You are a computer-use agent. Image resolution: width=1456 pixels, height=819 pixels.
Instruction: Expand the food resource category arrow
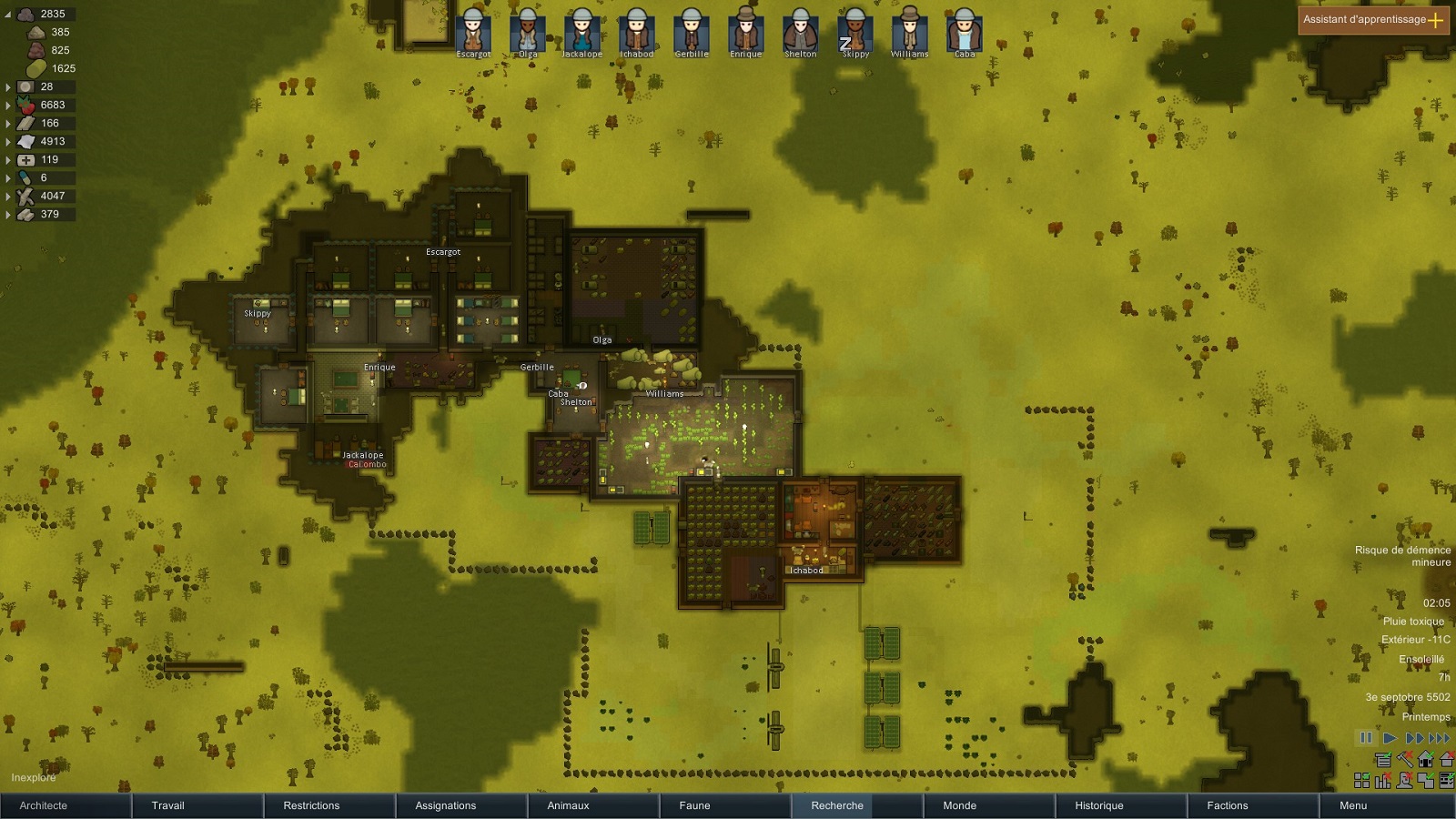pos(8,106)
